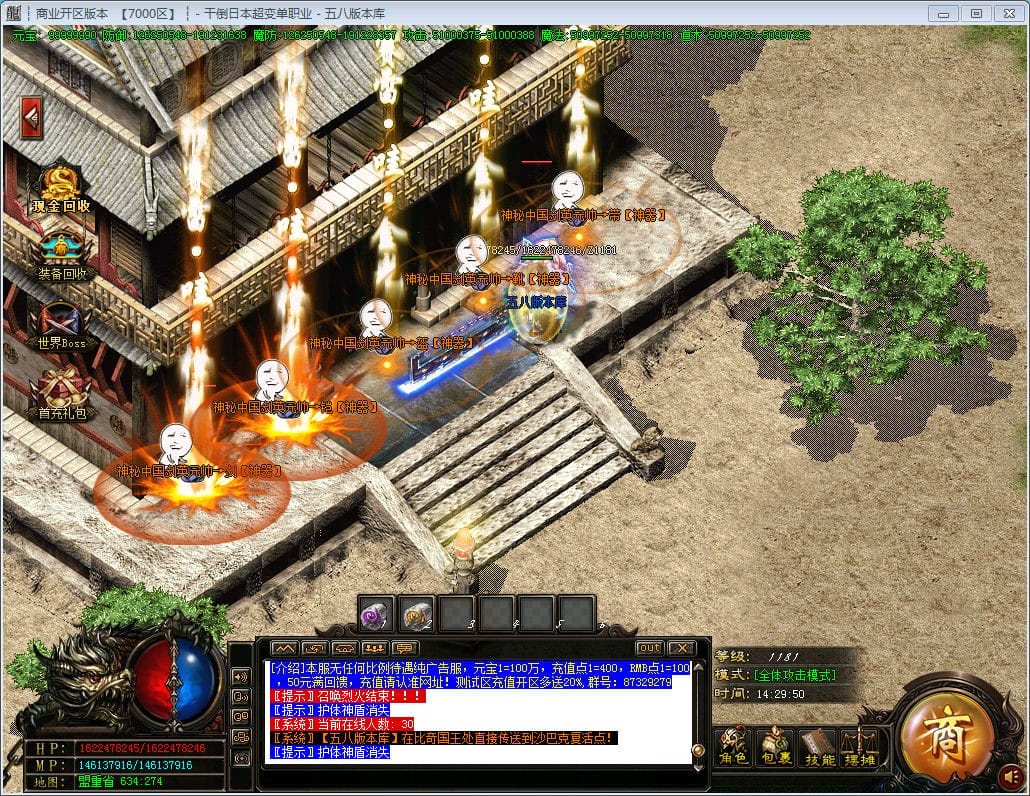This screenshot has height=796, width=1030.
Task: Close the game window
Action: [x=1008, y=13]
